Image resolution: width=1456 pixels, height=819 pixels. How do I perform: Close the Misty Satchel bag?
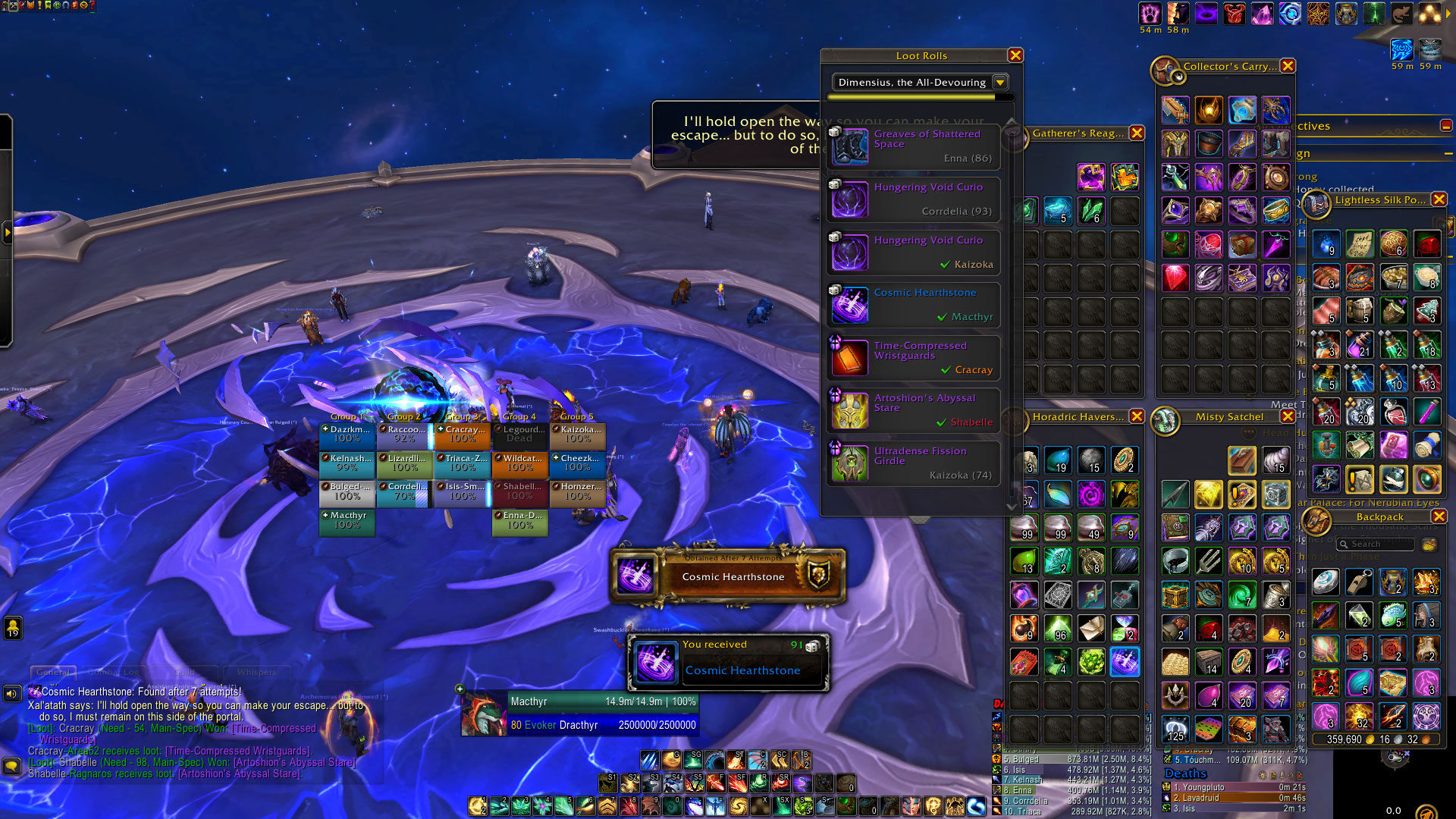(1287, 416)
